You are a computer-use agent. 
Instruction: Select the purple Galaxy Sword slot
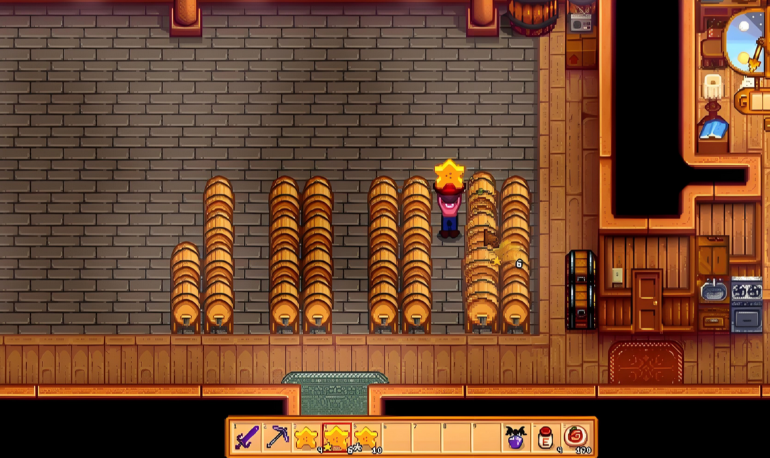pyautogui.click(x=247, y=437)
